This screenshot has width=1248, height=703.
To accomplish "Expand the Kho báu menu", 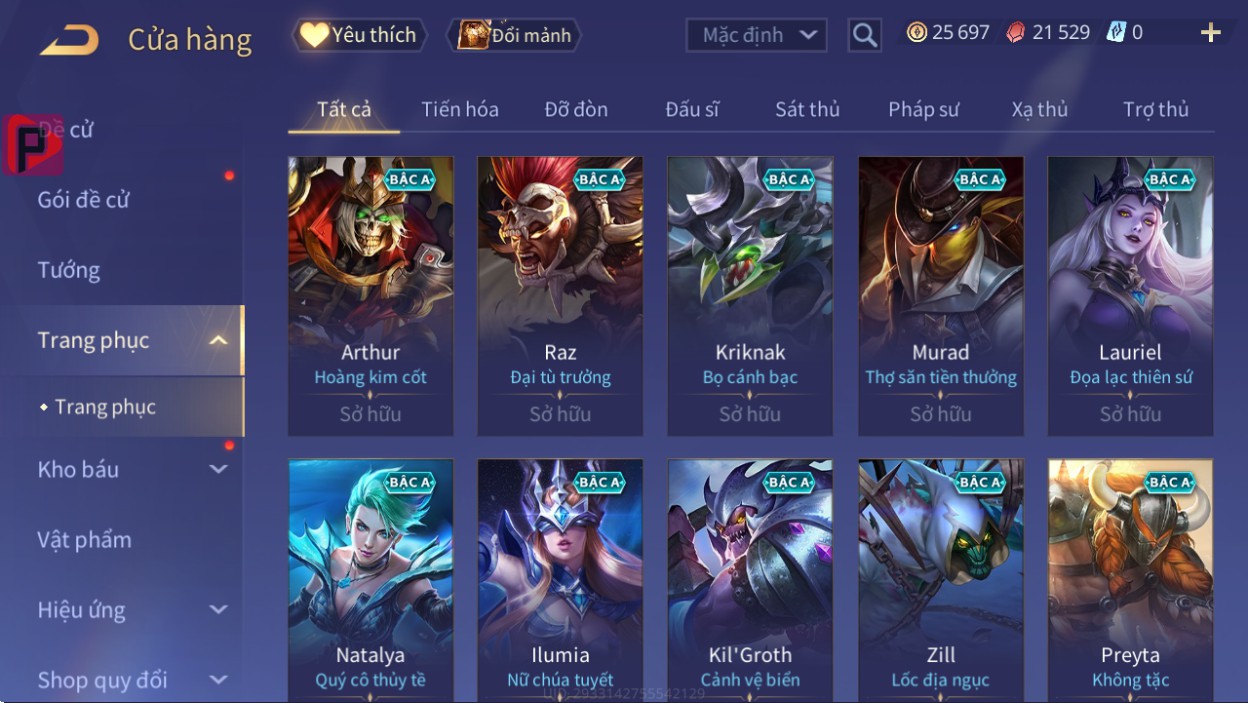I will click(130, 469).
